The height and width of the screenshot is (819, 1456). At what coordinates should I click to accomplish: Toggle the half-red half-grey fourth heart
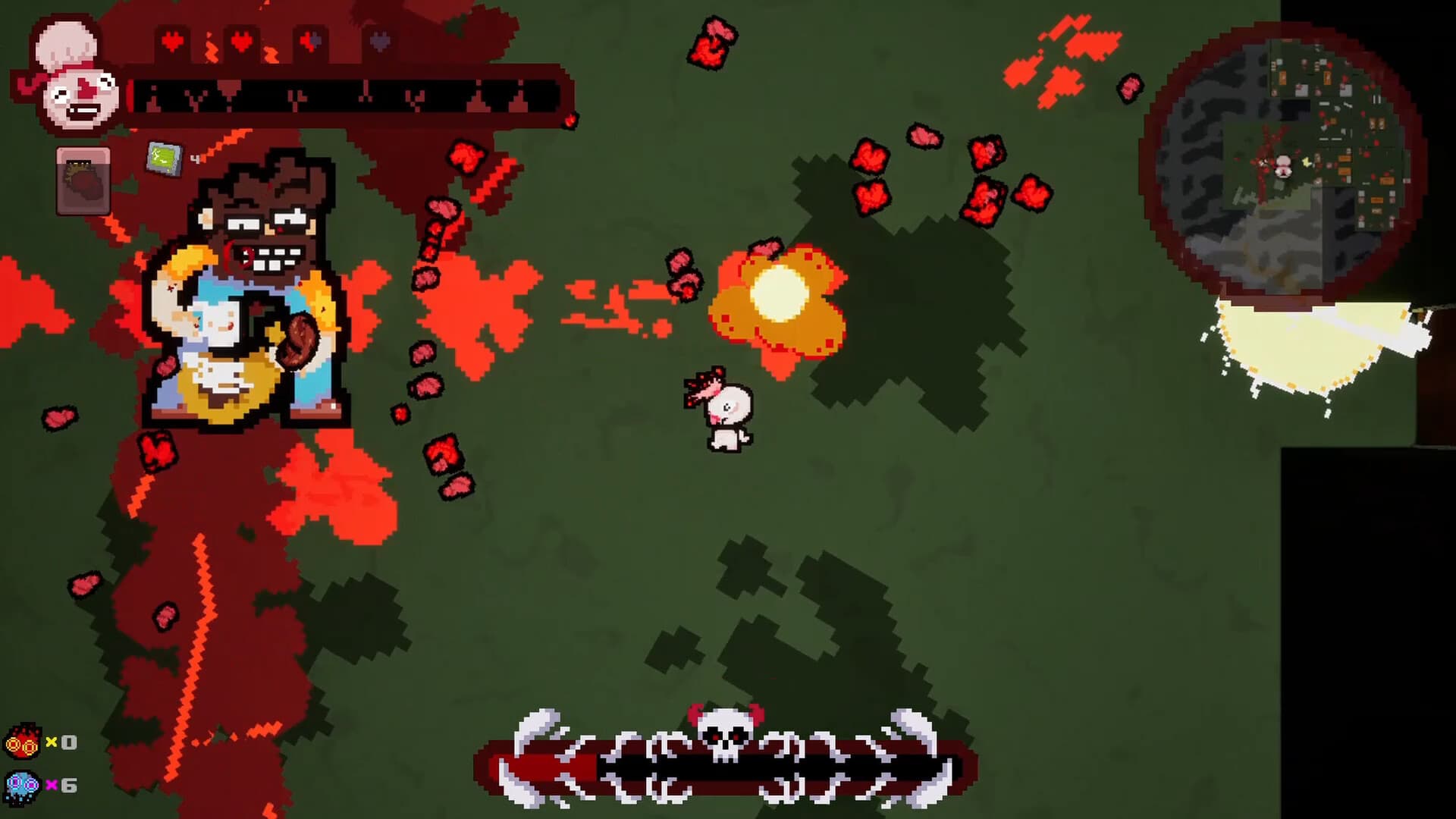(x=309, y=42)
